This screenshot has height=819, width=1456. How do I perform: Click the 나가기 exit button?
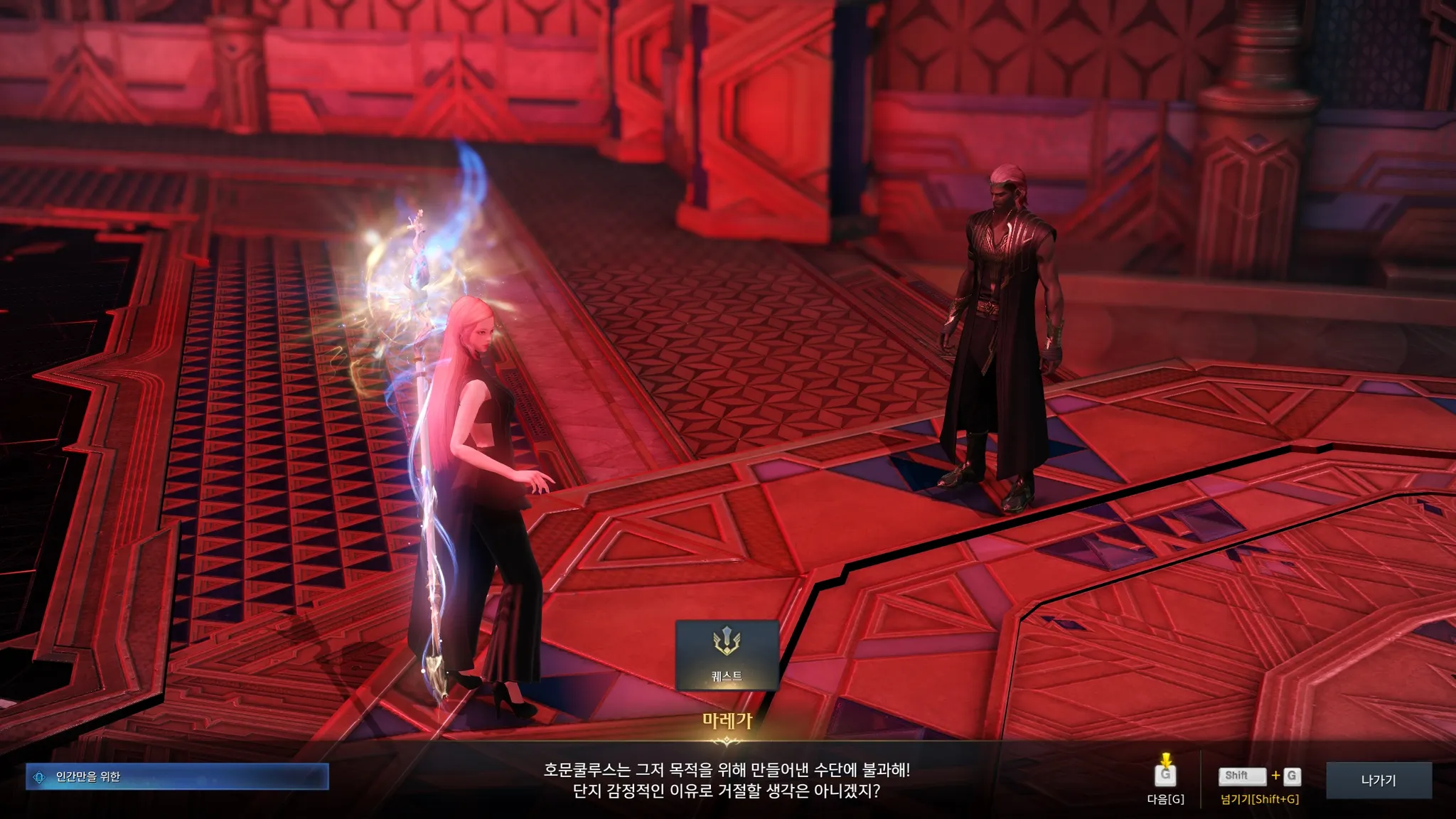(1379, 781)
